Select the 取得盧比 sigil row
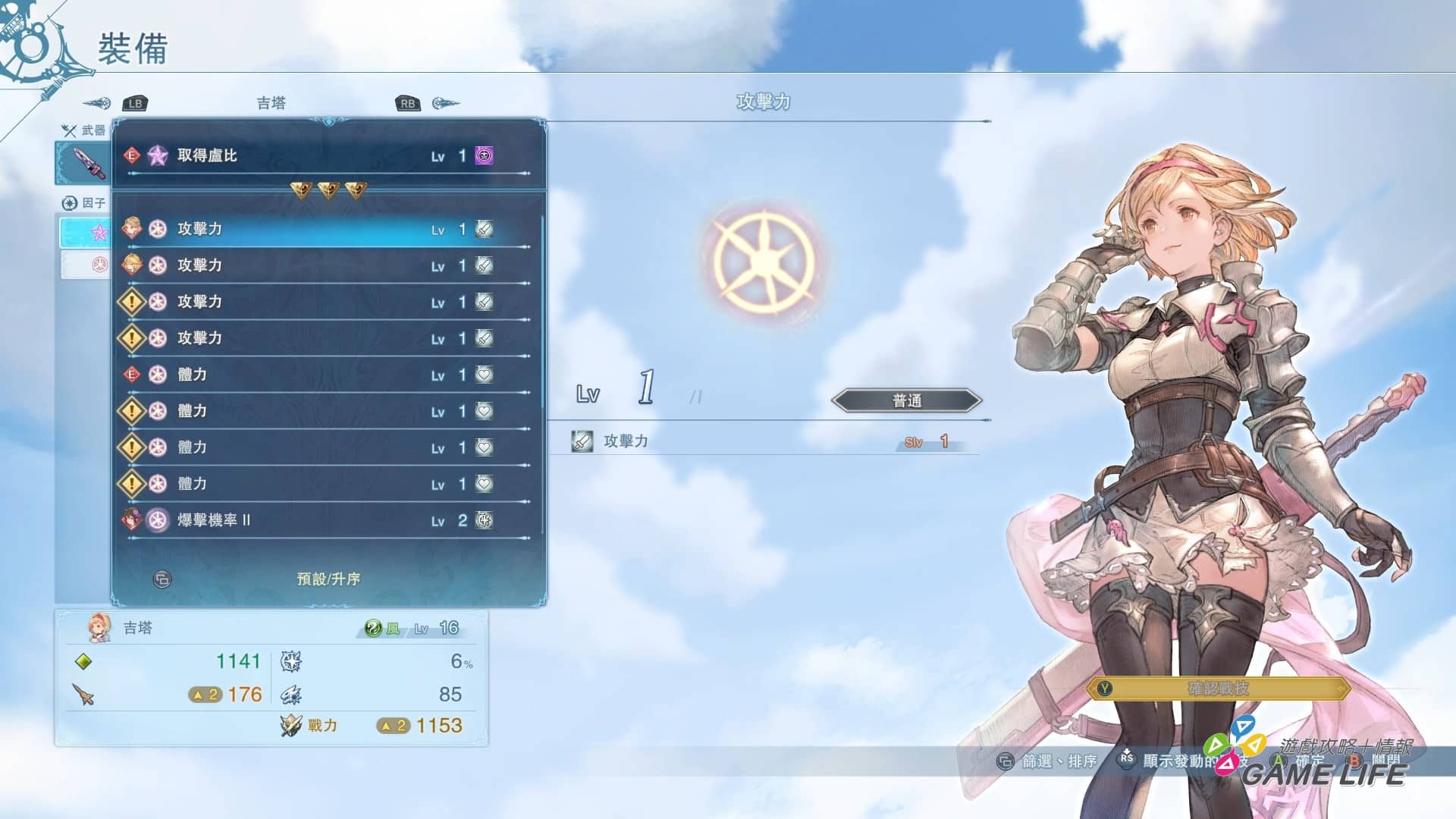The image size is (1456, 819). (x=328, y=156)
